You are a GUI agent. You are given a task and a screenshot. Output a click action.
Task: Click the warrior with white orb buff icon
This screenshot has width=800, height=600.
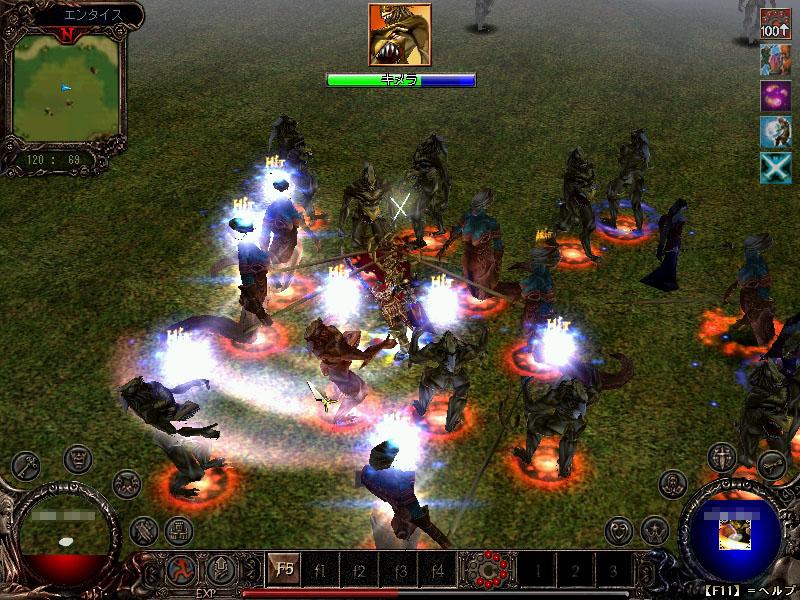click(x=775, y=132)
